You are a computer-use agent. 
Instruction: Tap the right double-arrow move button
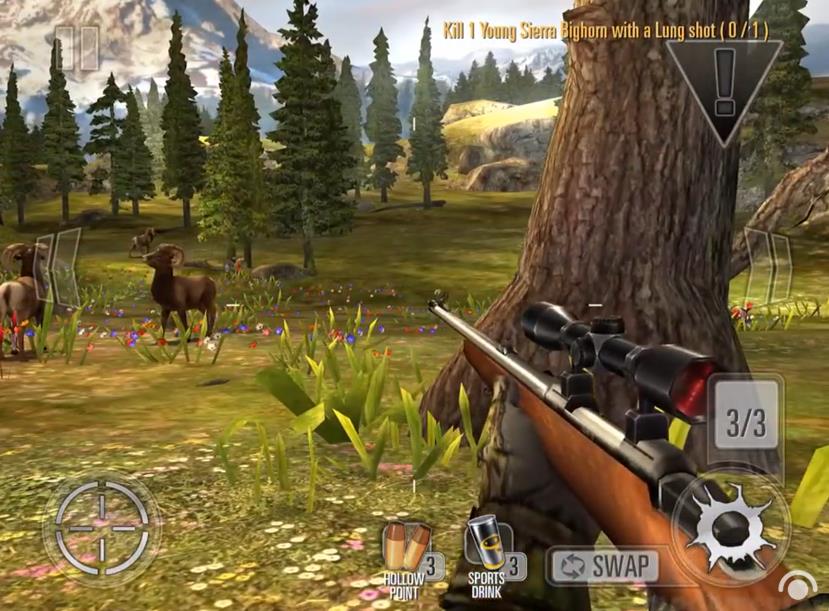[x=769, y=266]
